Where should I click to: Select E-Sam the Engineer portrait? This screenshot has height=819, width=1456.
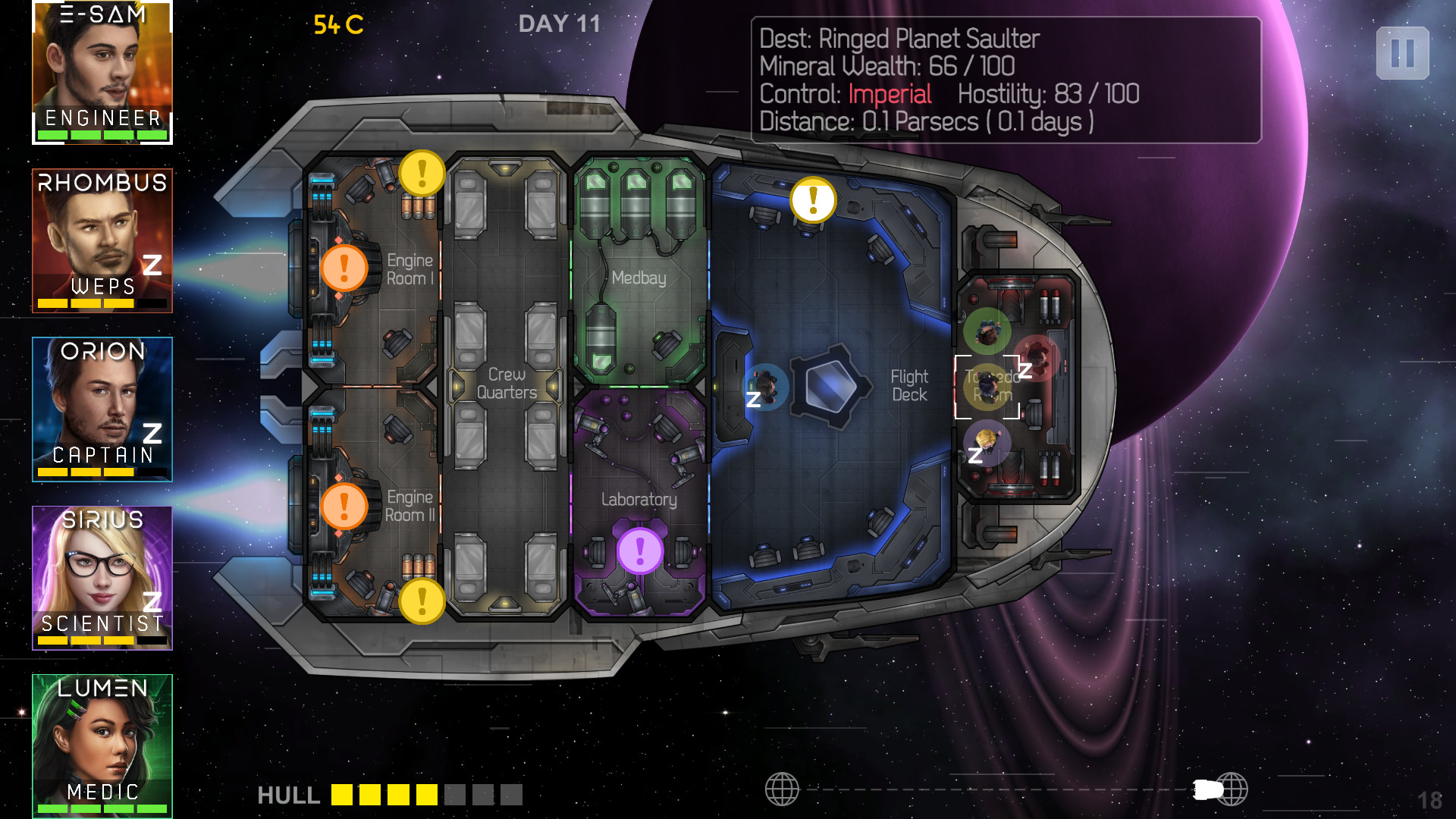[x=102, y=72]
